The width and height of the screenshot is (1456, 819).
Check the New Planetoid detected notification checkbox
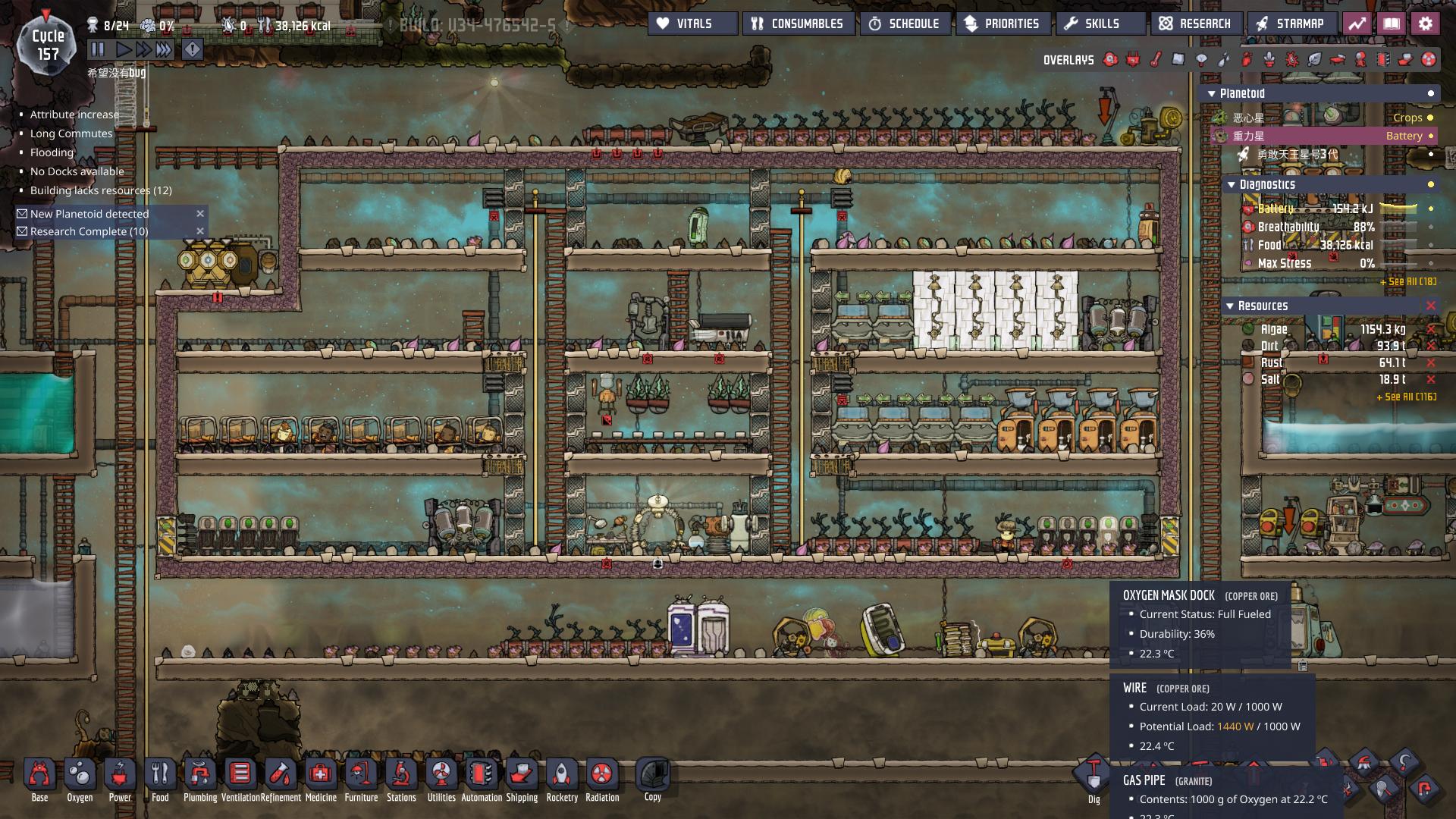point(21,214)
